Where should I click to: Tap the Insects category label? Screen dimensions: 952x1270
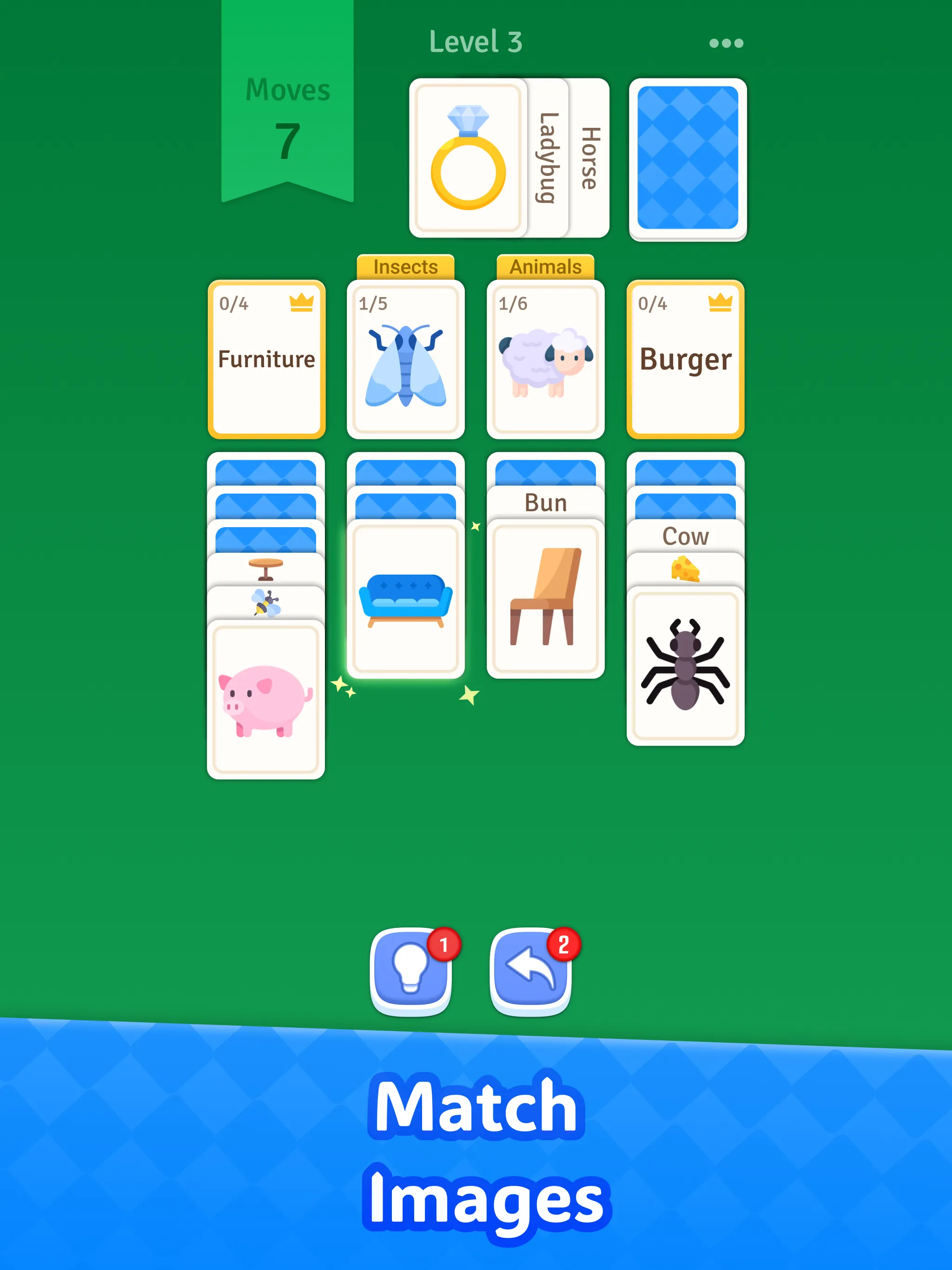(x=405, y=266)
